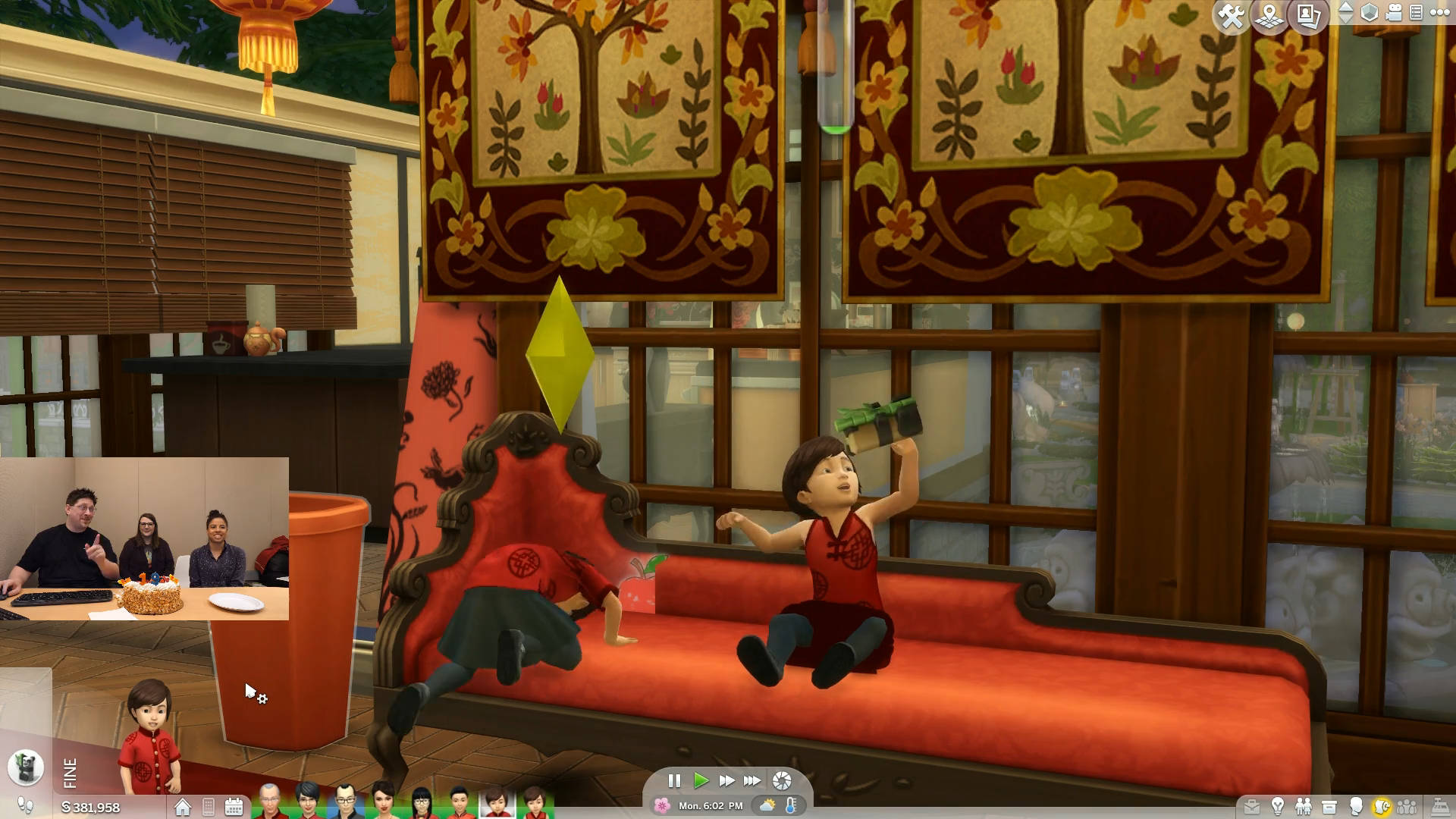Viewport: 1456px width, 819px height.
Task: Select the bald elder Sim portrait
Action: 269,802
